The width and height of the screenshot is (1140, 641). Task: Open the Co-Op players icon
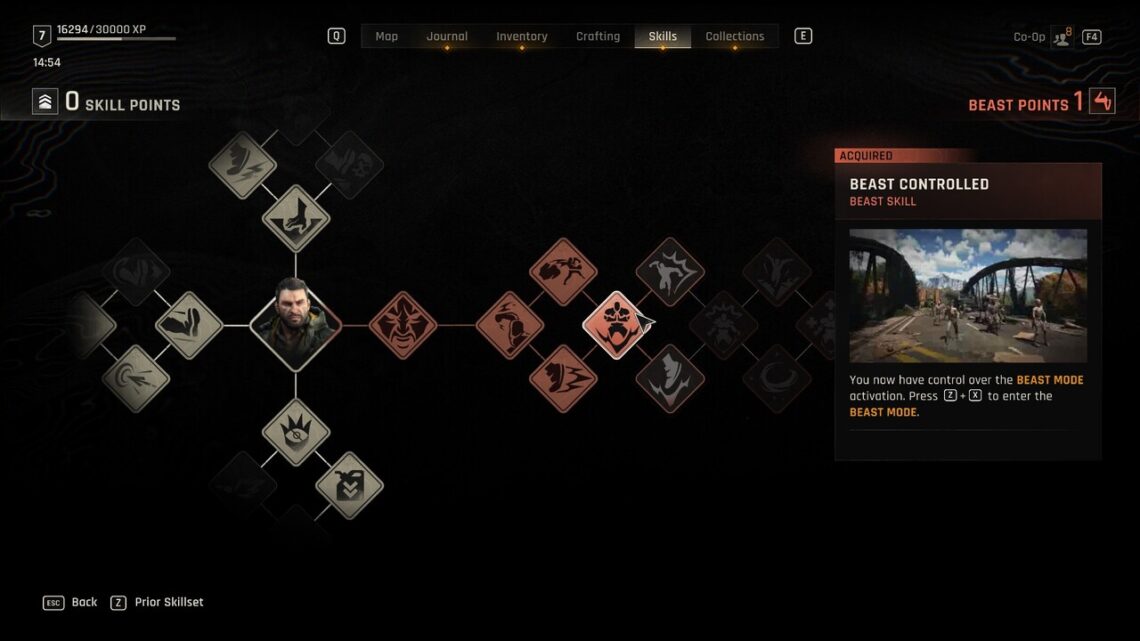1061,37
